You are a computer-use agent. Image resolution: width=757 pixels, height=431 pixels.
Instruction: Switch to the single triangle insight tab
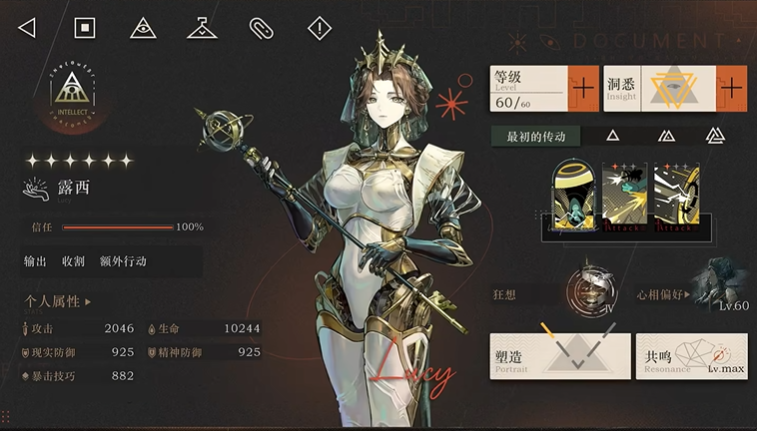613,136
